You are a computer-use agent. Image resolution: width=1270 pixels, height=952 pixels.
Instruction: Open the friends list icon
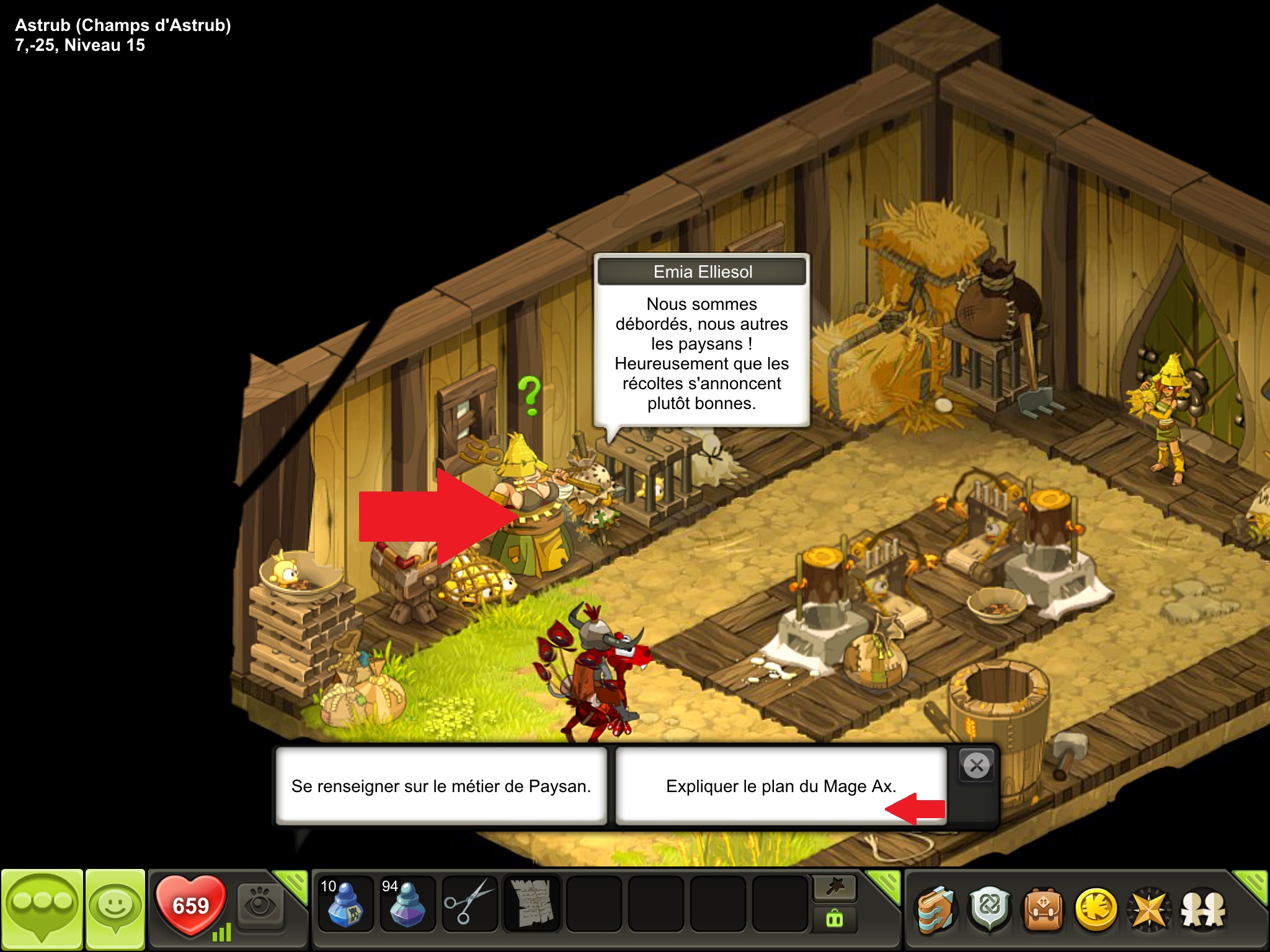pyautogui.click(x=1203, y=910)
